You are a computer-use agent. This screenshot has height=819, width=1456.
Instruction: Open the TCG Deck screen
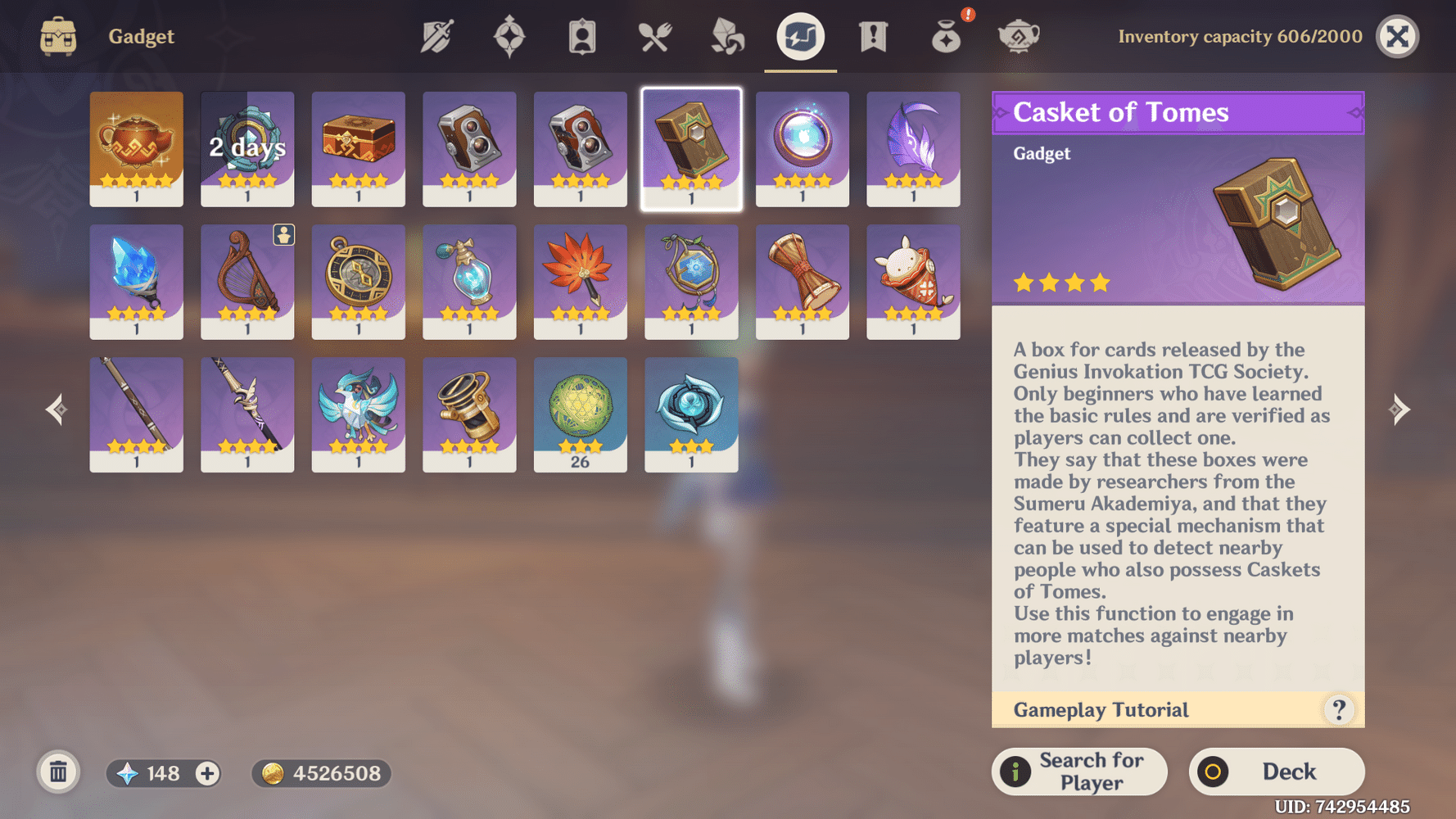pos(1276,771)
